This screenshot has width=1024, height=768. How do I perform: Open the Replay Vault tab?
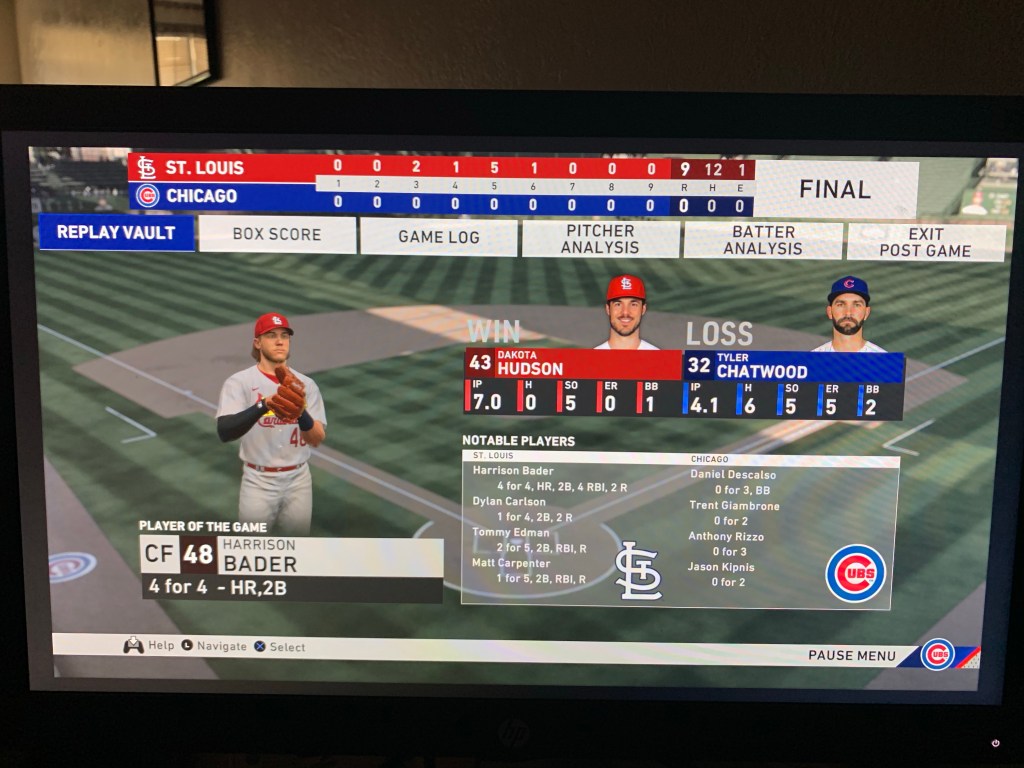116,232
